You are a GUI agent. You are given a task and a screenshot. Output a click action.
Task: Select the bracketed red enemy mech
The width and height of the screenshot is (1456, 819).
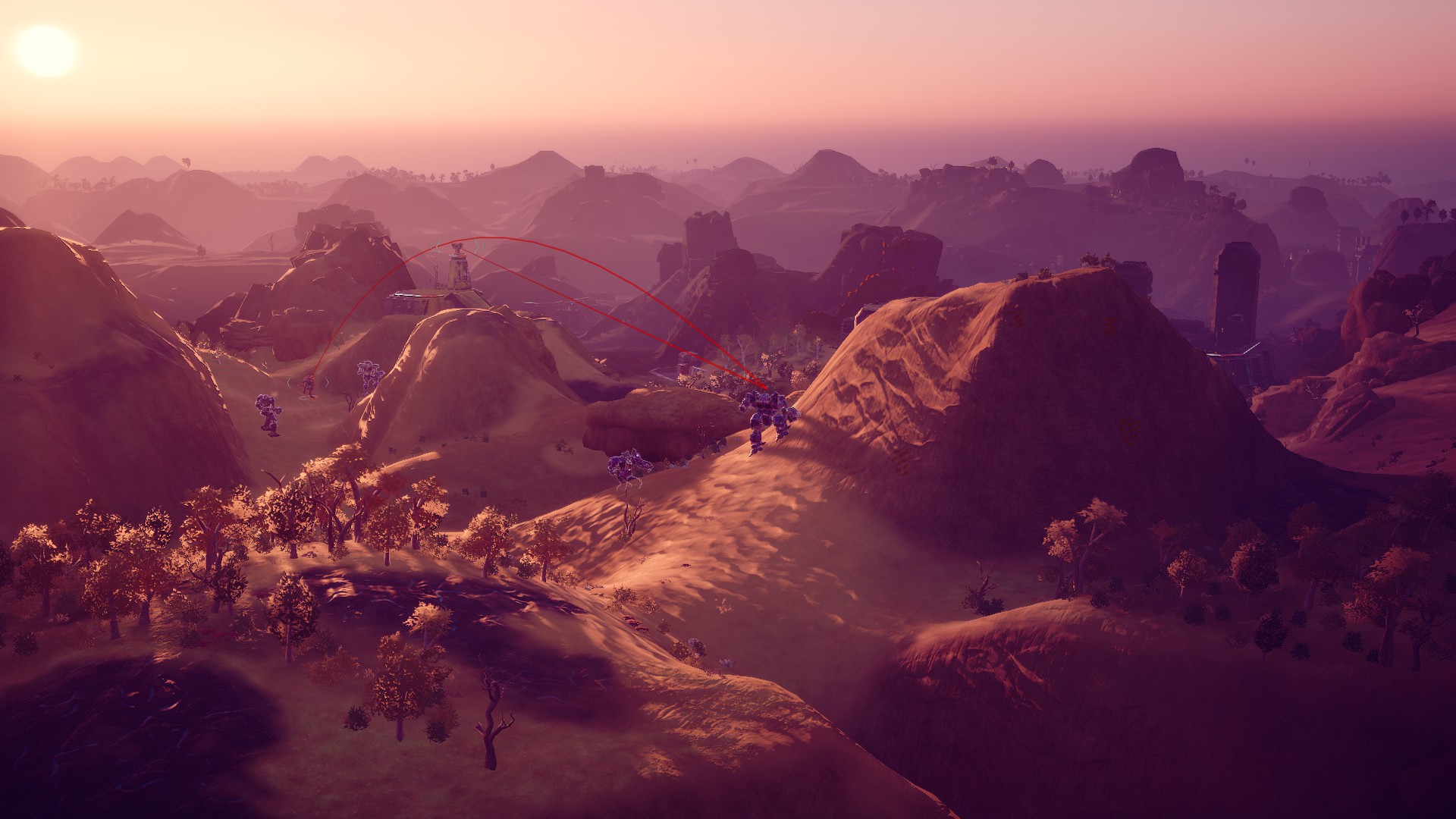(x=309, y=385)
